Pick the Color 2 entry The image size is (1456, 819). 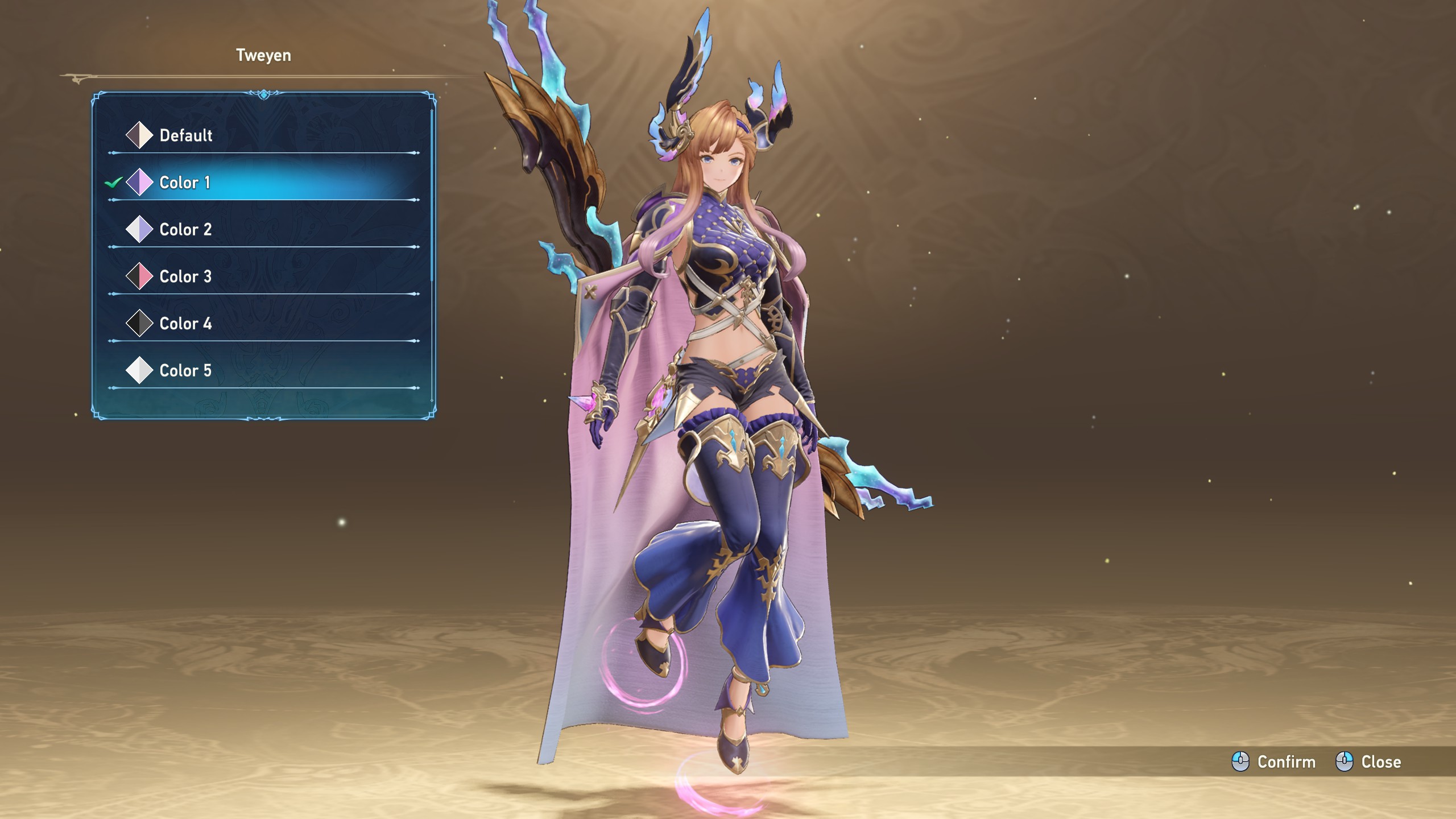(x=185, y=230)
